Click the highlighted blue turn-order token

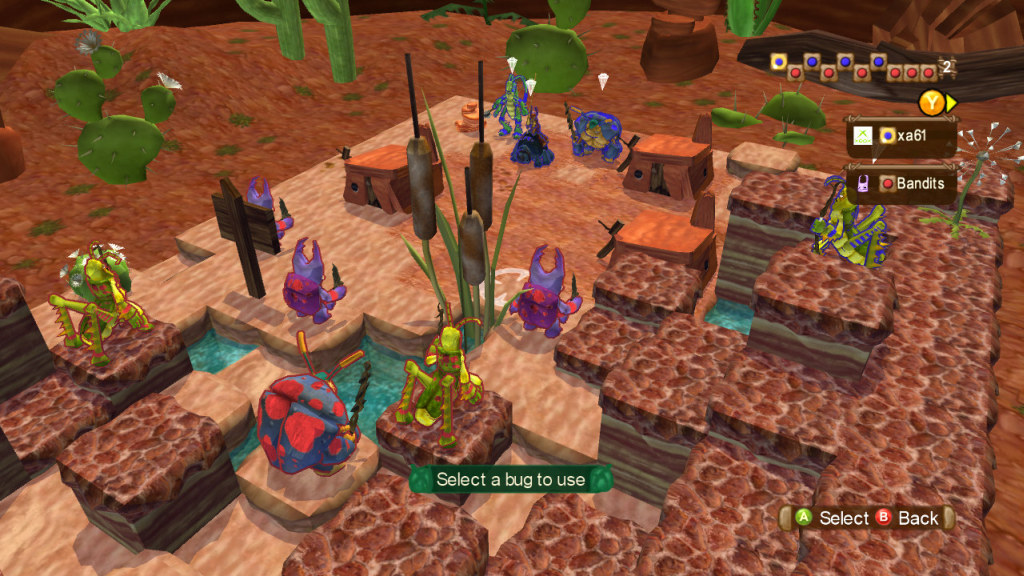779,62
